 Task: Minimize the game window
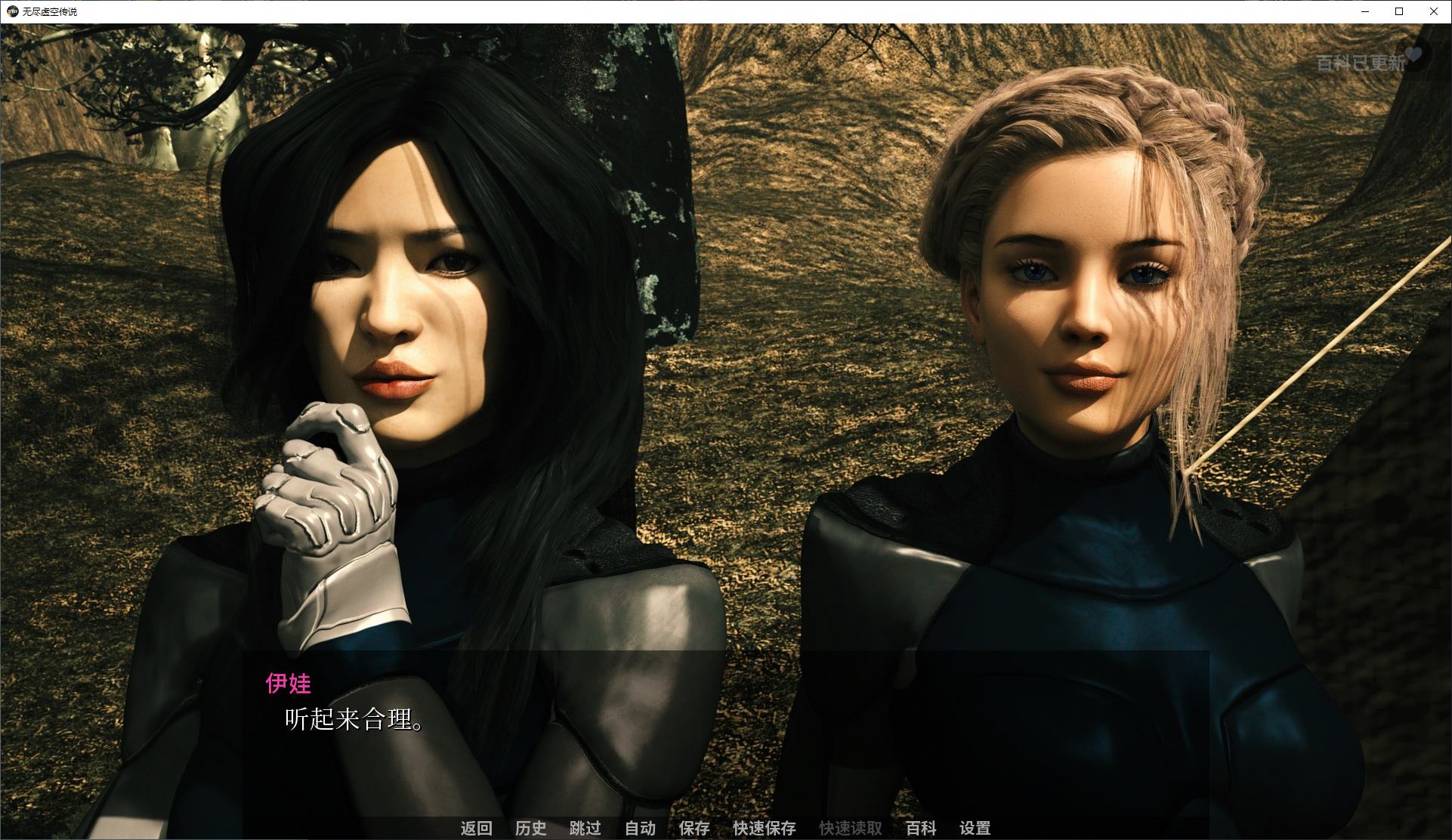coord(1364,11)
